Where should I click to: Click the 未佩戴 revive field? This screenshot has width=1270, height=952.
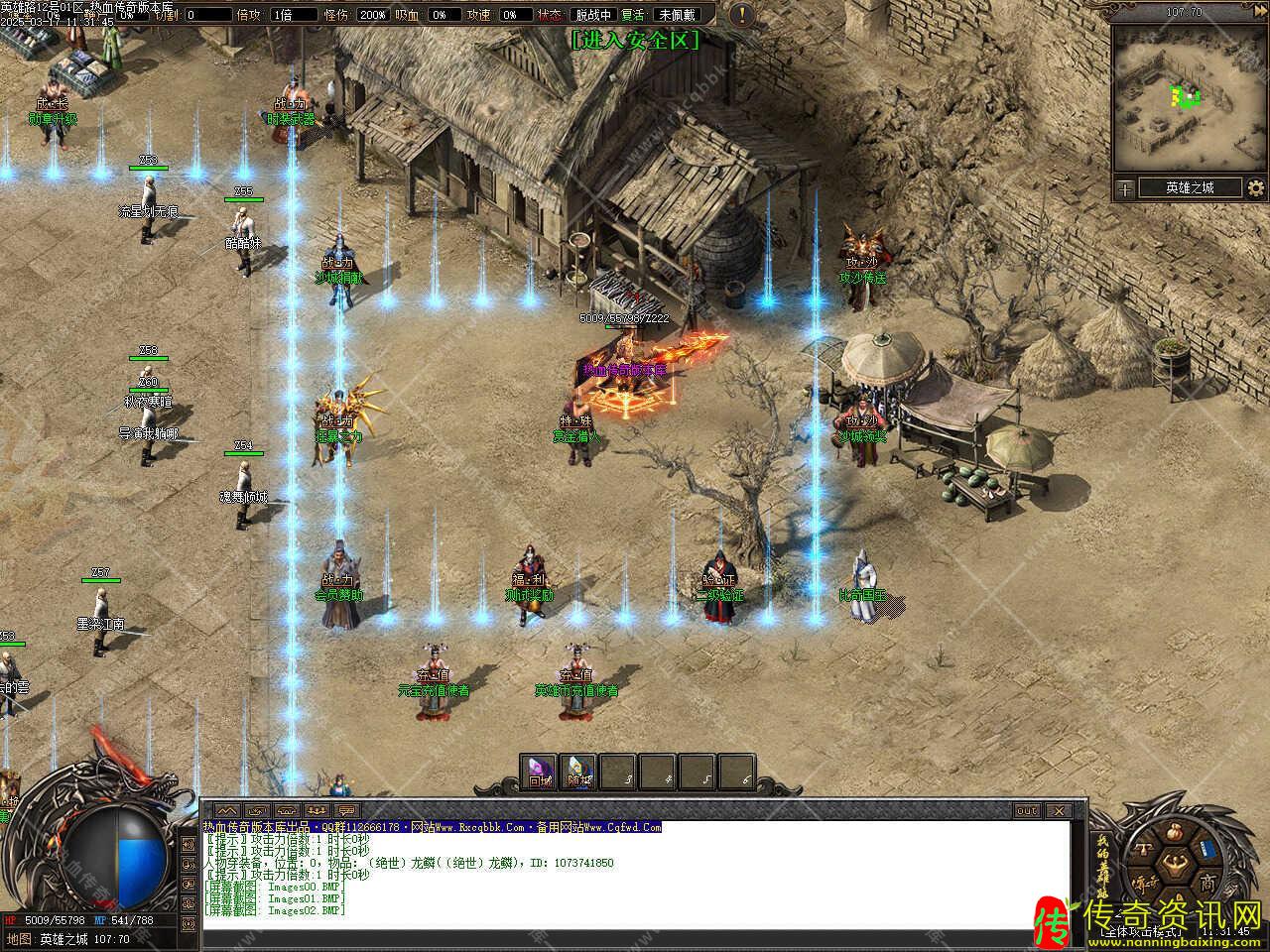click(x=680, y=15)
